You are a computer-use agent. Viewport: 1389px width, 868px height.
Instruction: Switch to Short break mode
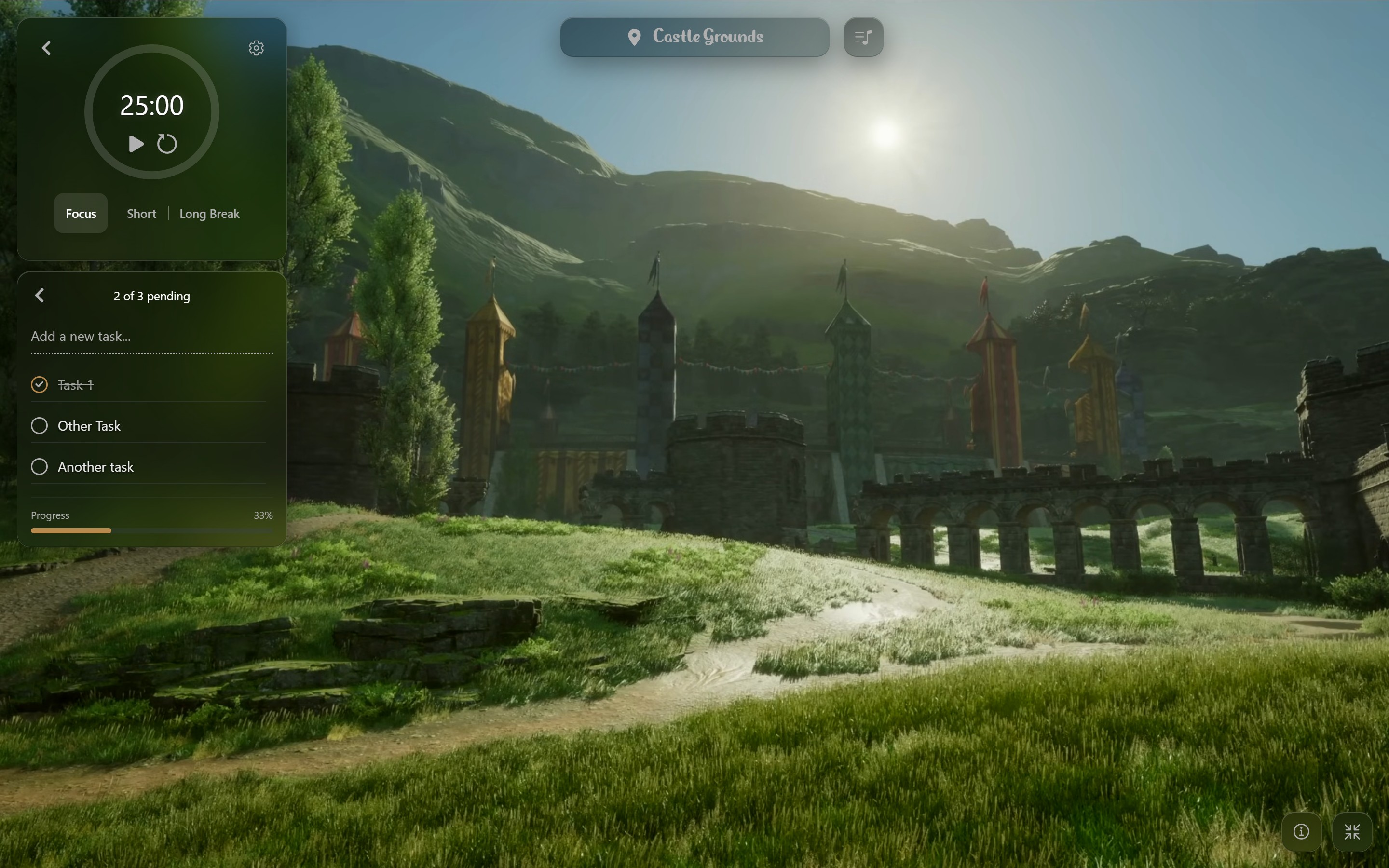tap(141, 214)
